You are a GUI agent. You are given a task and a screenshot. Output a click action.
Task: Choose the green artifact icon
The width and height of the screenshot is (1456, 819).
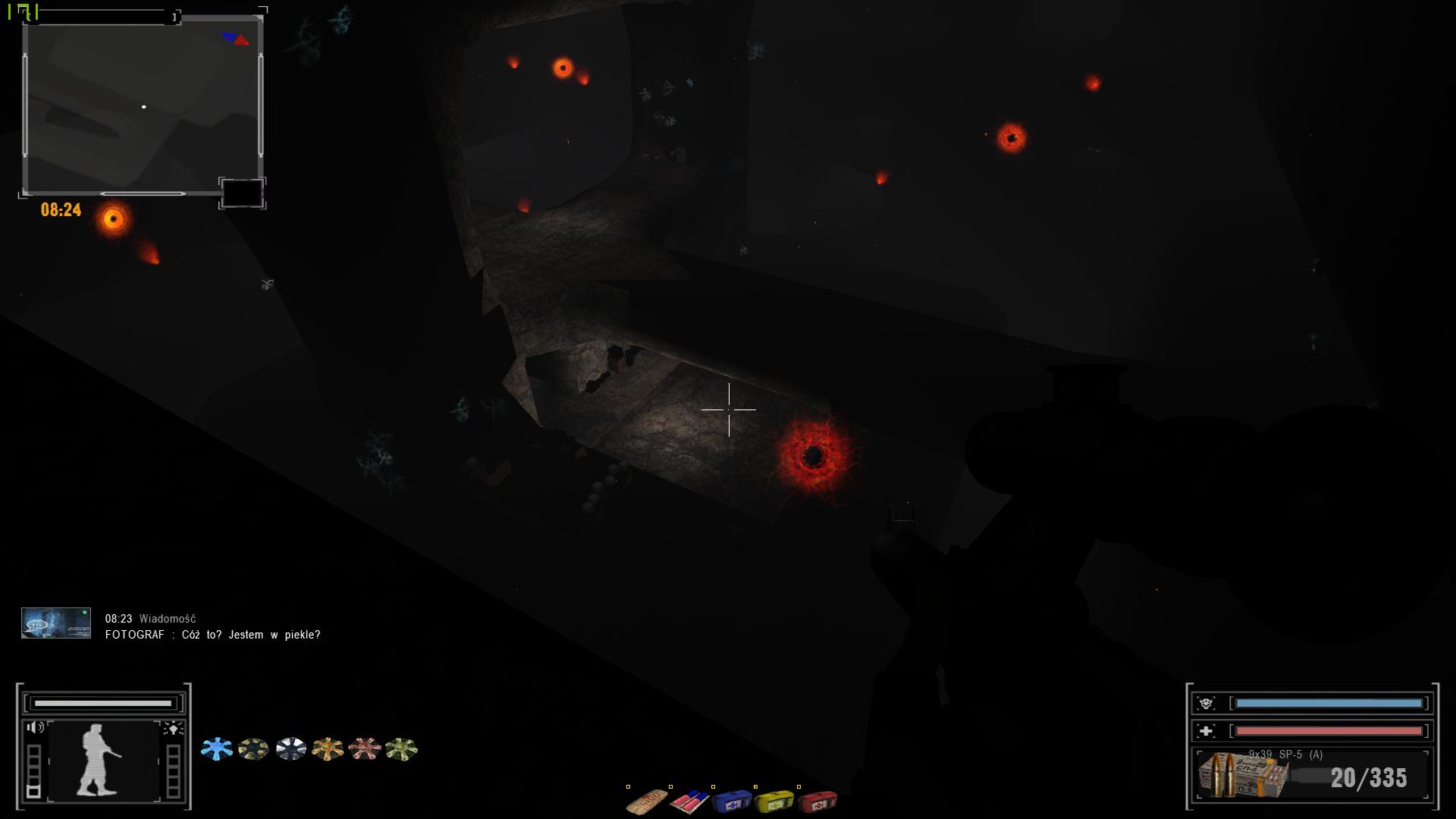click(x=401, y=749)
